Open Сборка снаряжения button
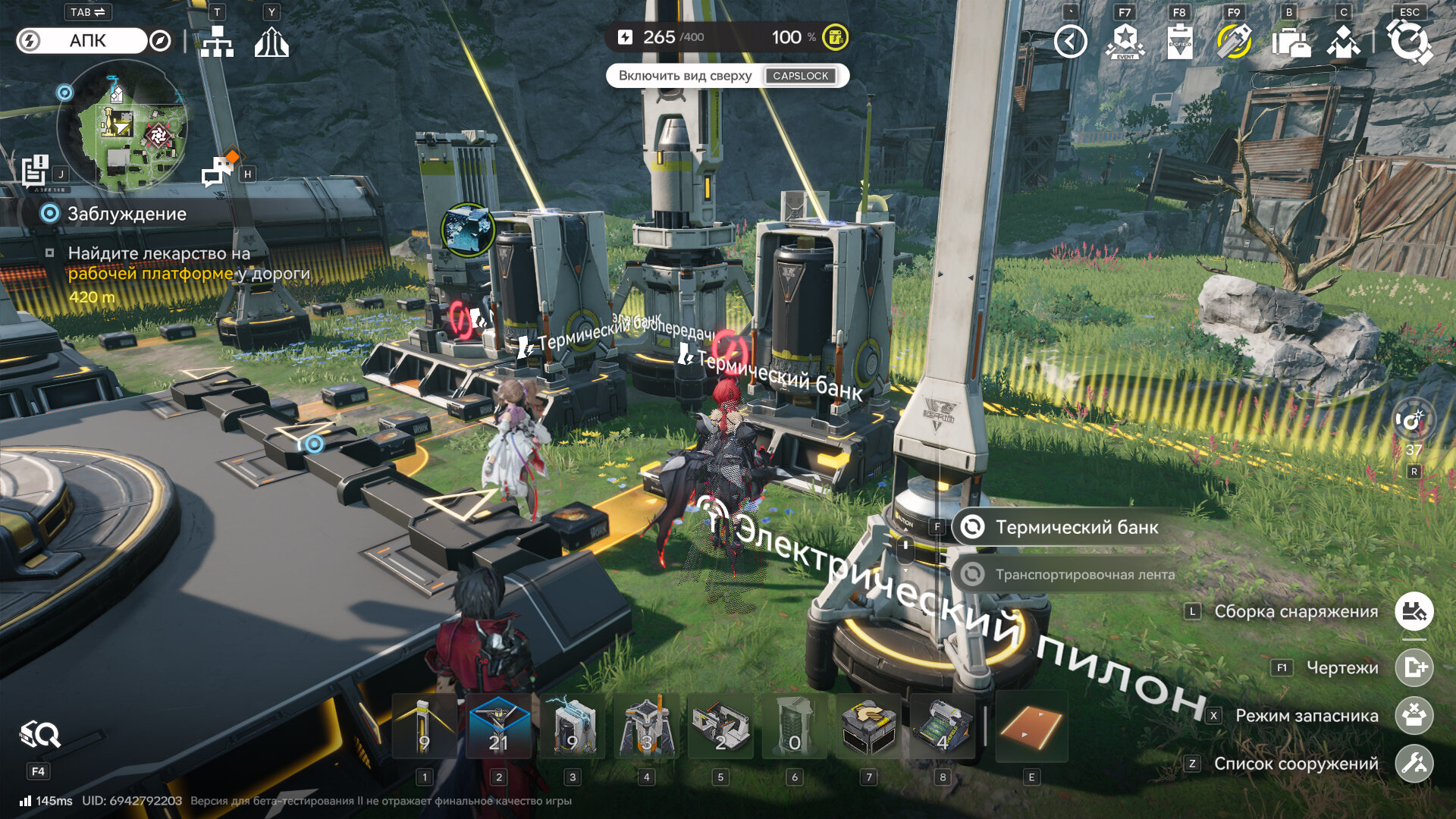 pos(1414,611)
